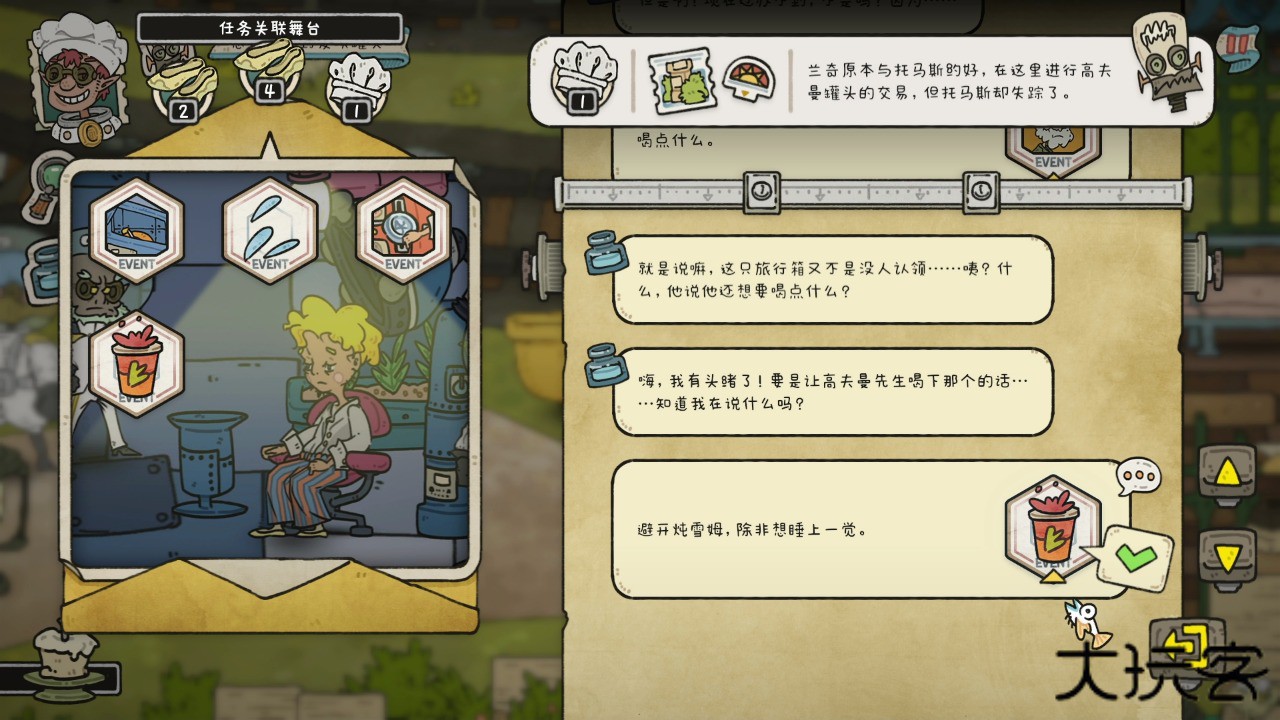Select the magnifying glass EVENT hexagon

(x=405, y=230)
